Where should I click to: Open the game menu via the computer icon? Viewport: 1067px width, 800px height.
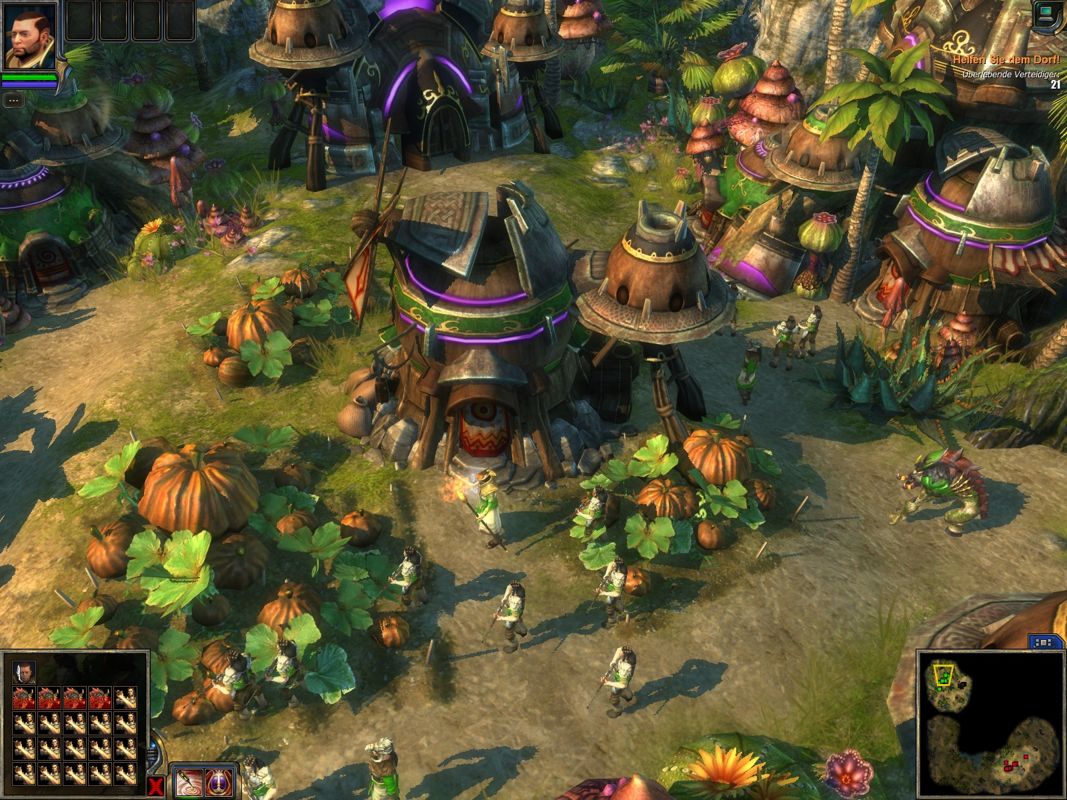point(1045,15)
